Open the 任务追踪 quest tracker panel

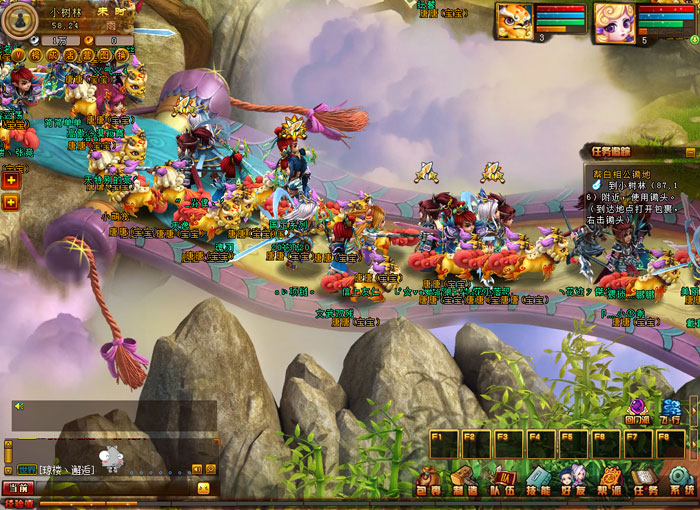(x=610, y=152)
